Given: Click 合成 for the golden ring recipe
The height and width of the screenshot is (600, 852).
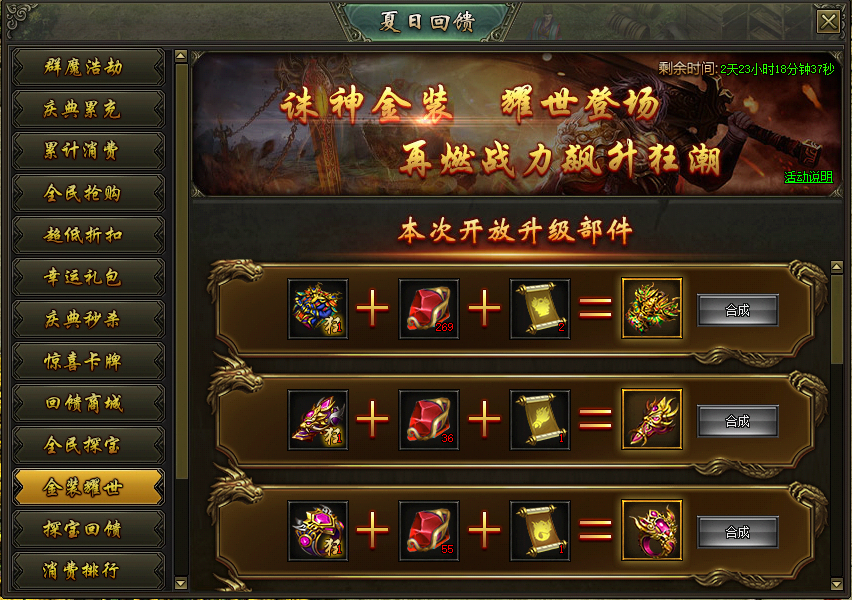Looking at the screenshot, I should point(737,532).
